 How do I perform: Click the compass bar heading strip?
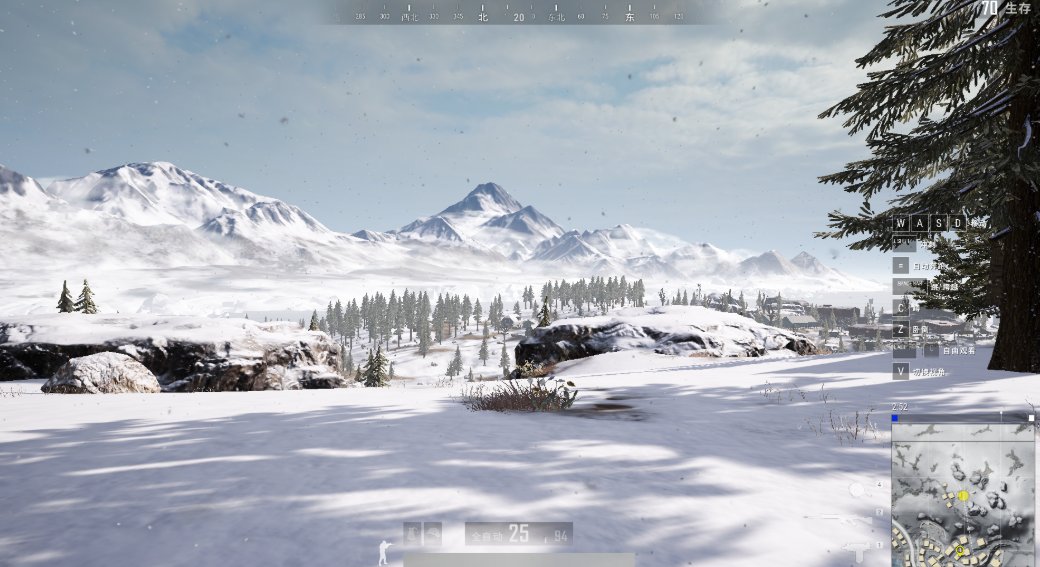click(x=518, y=15)
